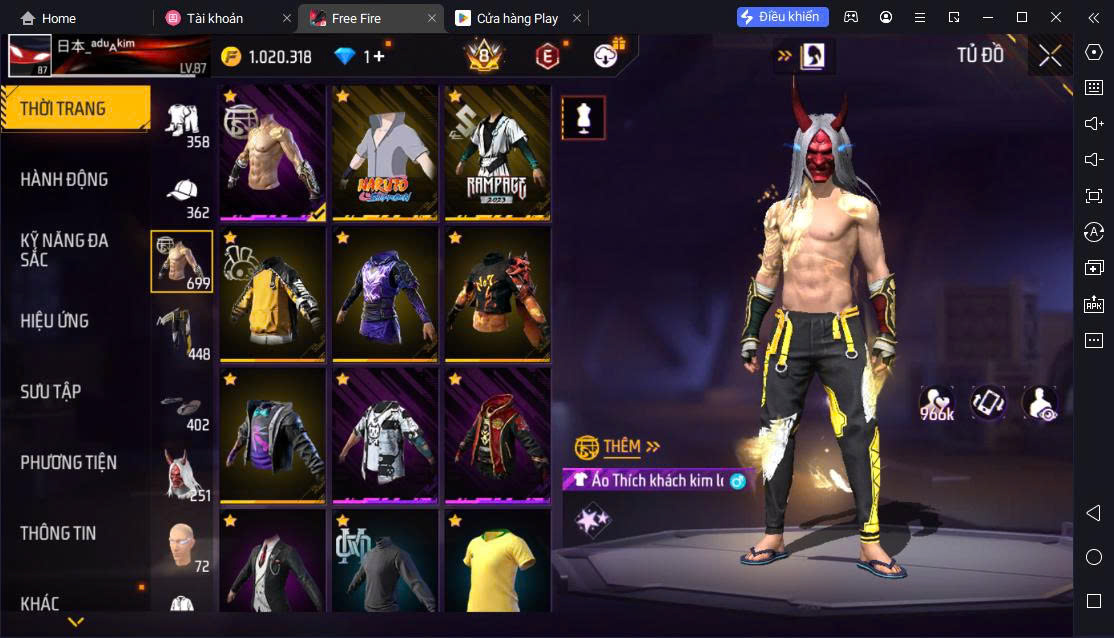This screenshot has height=638, width=1114.
Task: Select the red hooded jacket item
Action: coord(497,436)
